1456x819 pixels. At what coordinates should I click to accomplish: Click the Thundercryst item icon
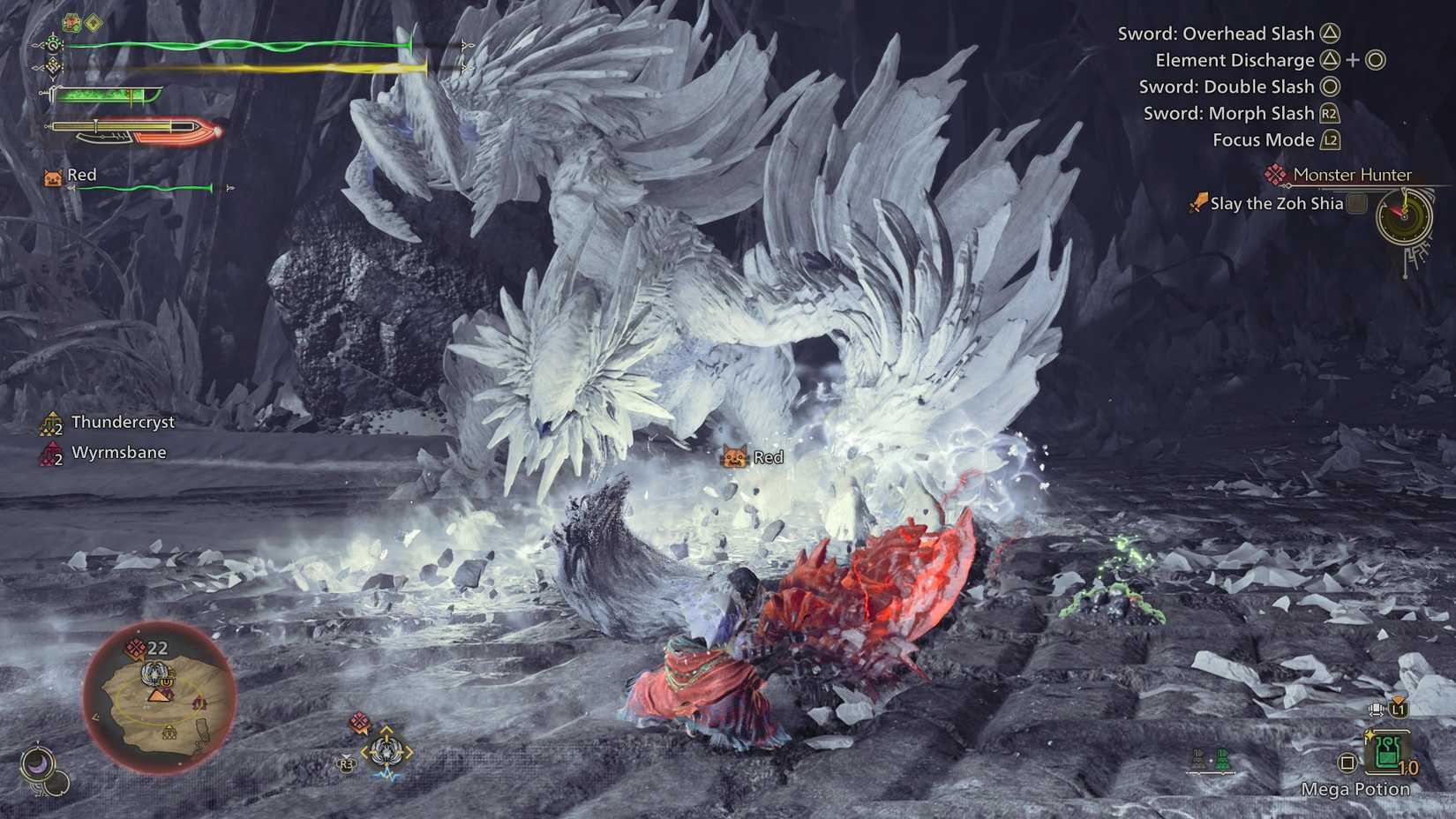pos(51,423)
